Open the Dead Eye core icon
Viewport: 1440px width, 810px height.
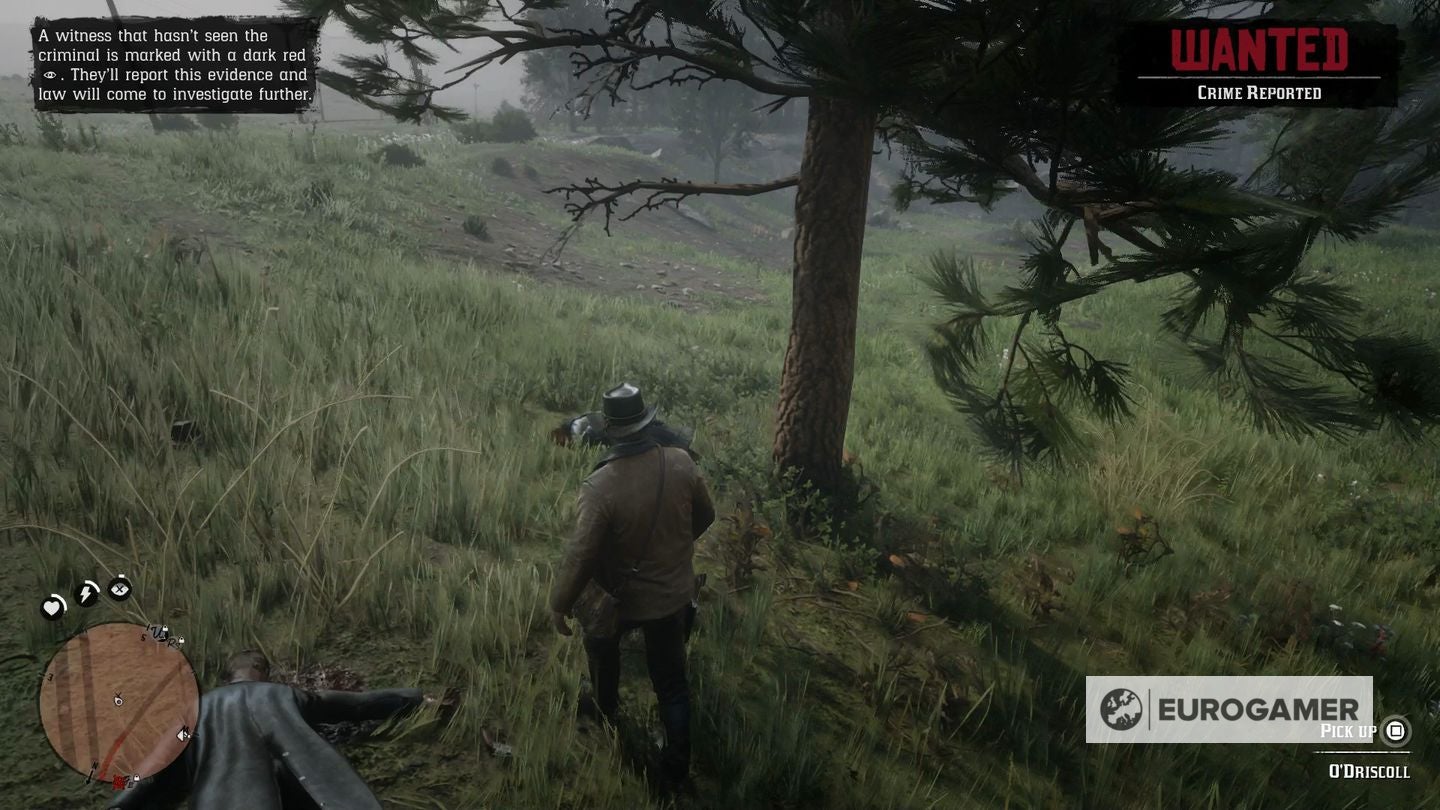(119, 589)
